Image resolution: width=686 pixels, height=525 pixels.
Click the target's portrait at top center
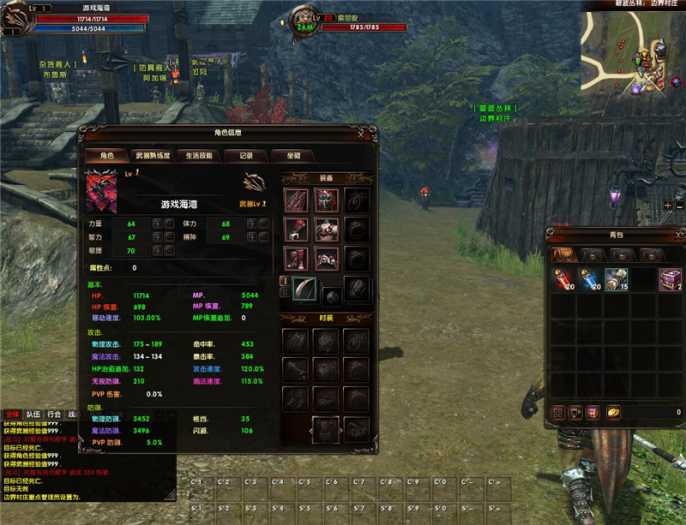pos(305,20)
